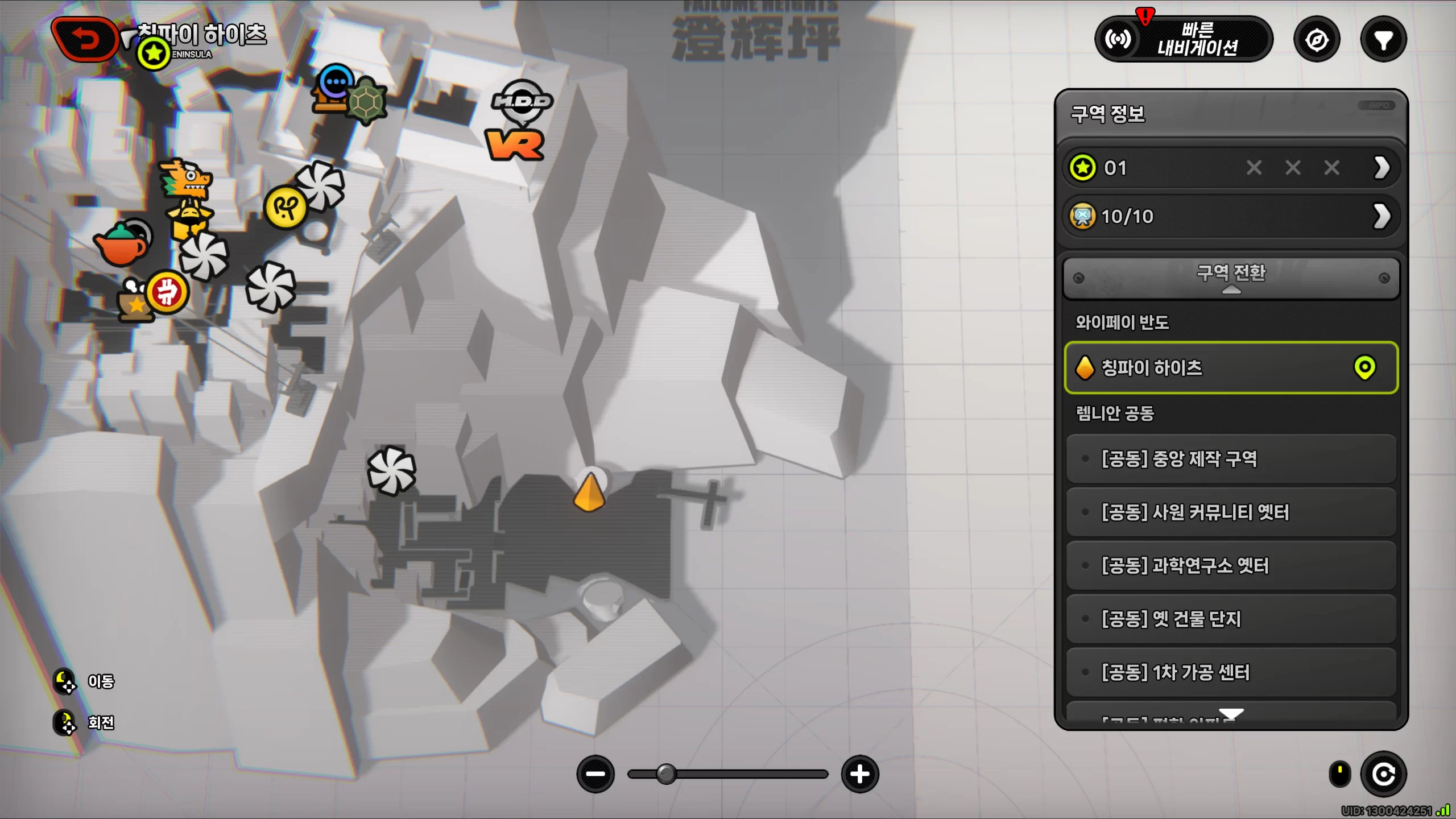This screenshot has height=819, width=1456.
Task: Open Quick Navigation (빠른 내비게이션)
Action: [1184, 39]
